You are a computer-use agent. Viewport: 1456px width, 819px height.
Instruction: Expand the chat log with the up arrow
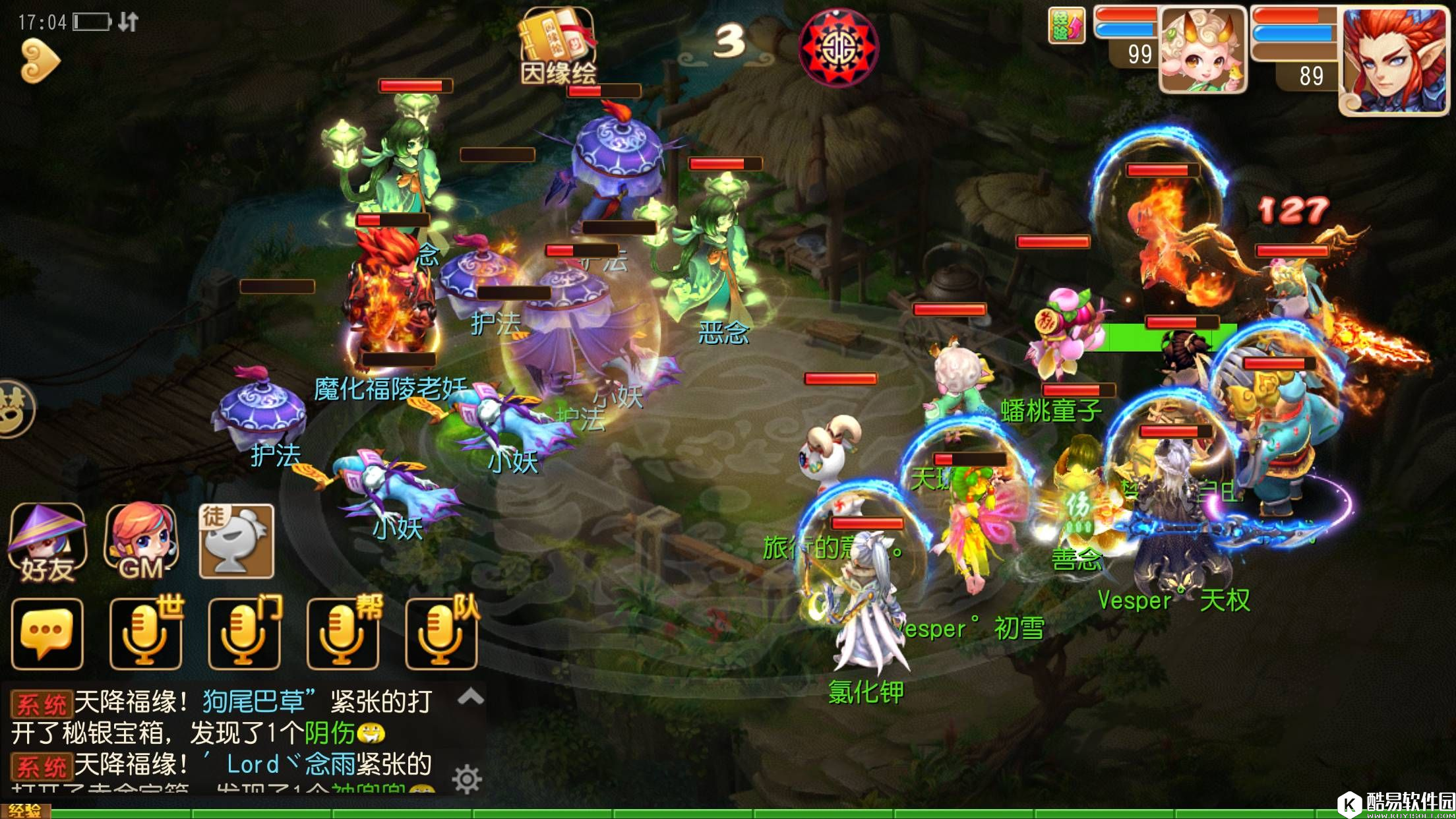(x=470, y=696)
